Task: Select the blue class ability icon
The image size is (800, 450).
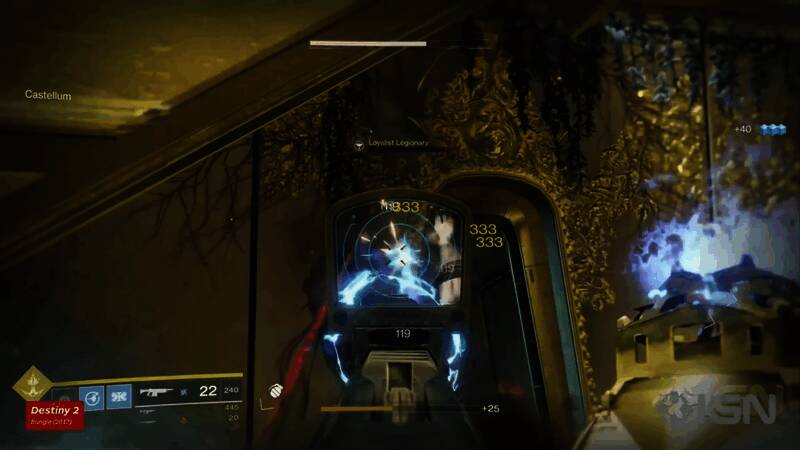Action: point(119,396)
